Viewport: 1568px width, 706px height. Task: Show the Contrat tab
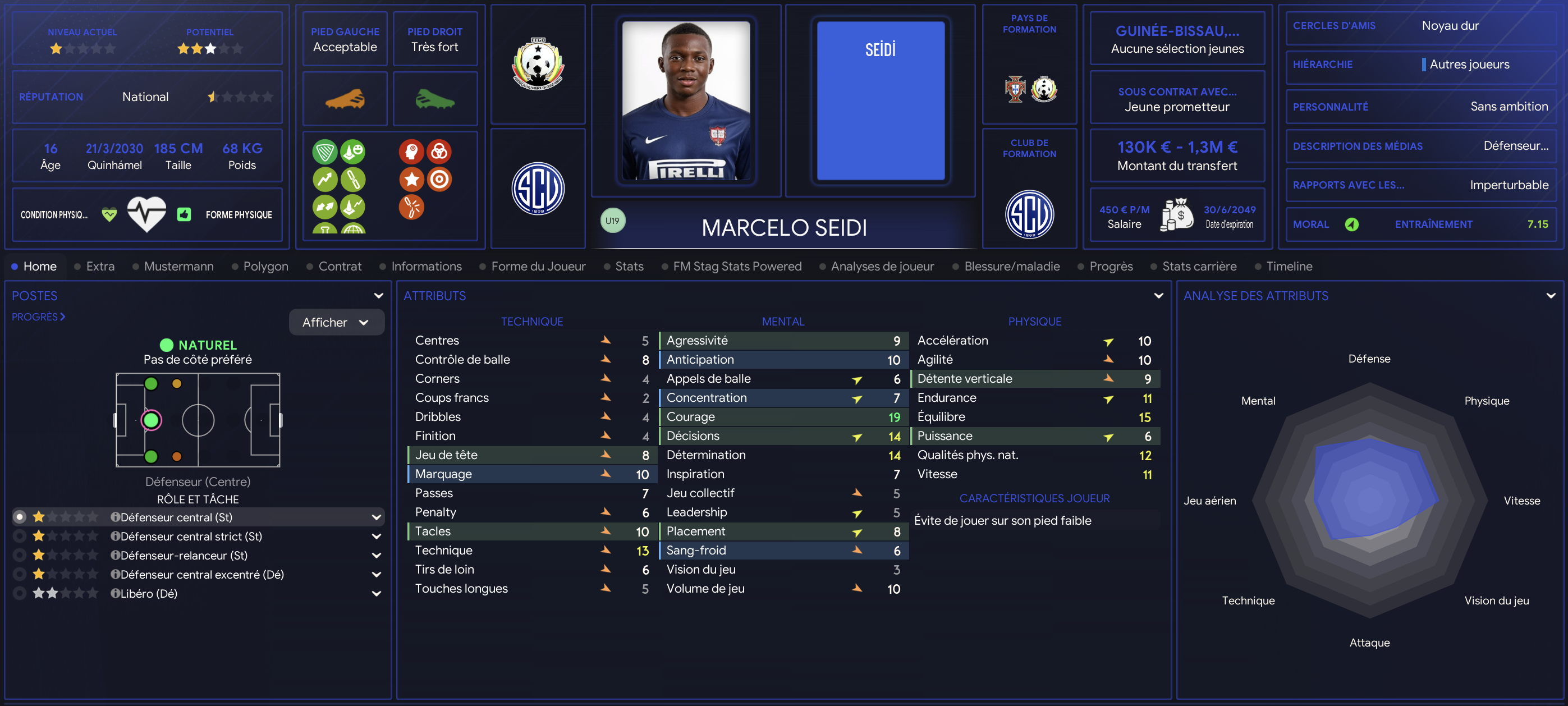point(340,266)
